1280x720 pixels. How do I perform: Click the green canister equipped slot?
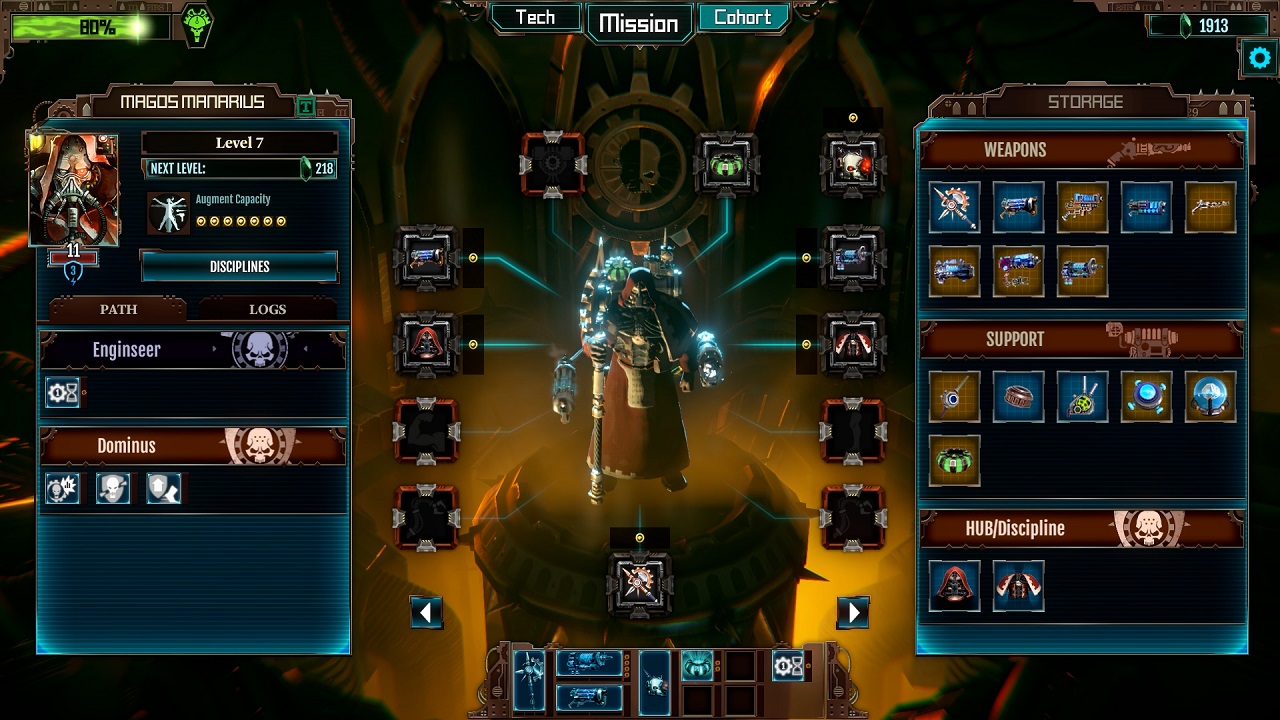[727, 163]
